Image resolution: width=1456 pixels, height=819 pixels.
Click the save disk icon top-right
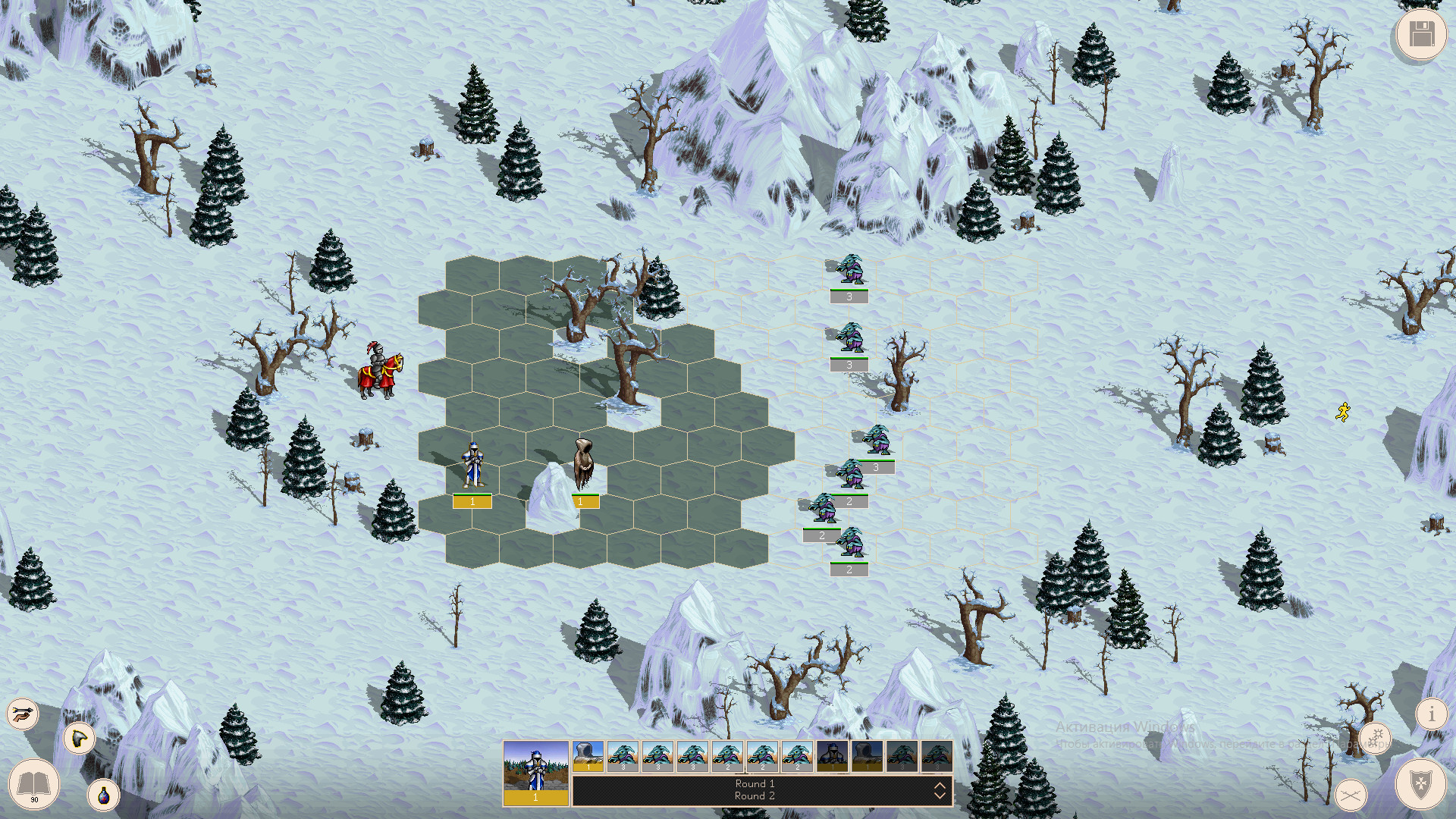click(1420, 34)
